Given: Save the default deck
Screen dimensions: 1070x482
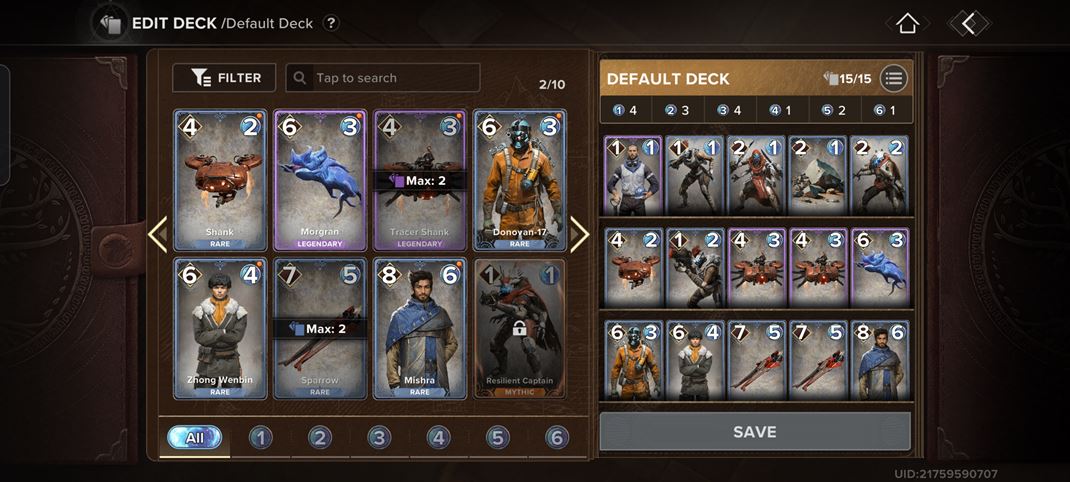Looking at the screenshot, I should pyautogui.click(x=755, y=432).
